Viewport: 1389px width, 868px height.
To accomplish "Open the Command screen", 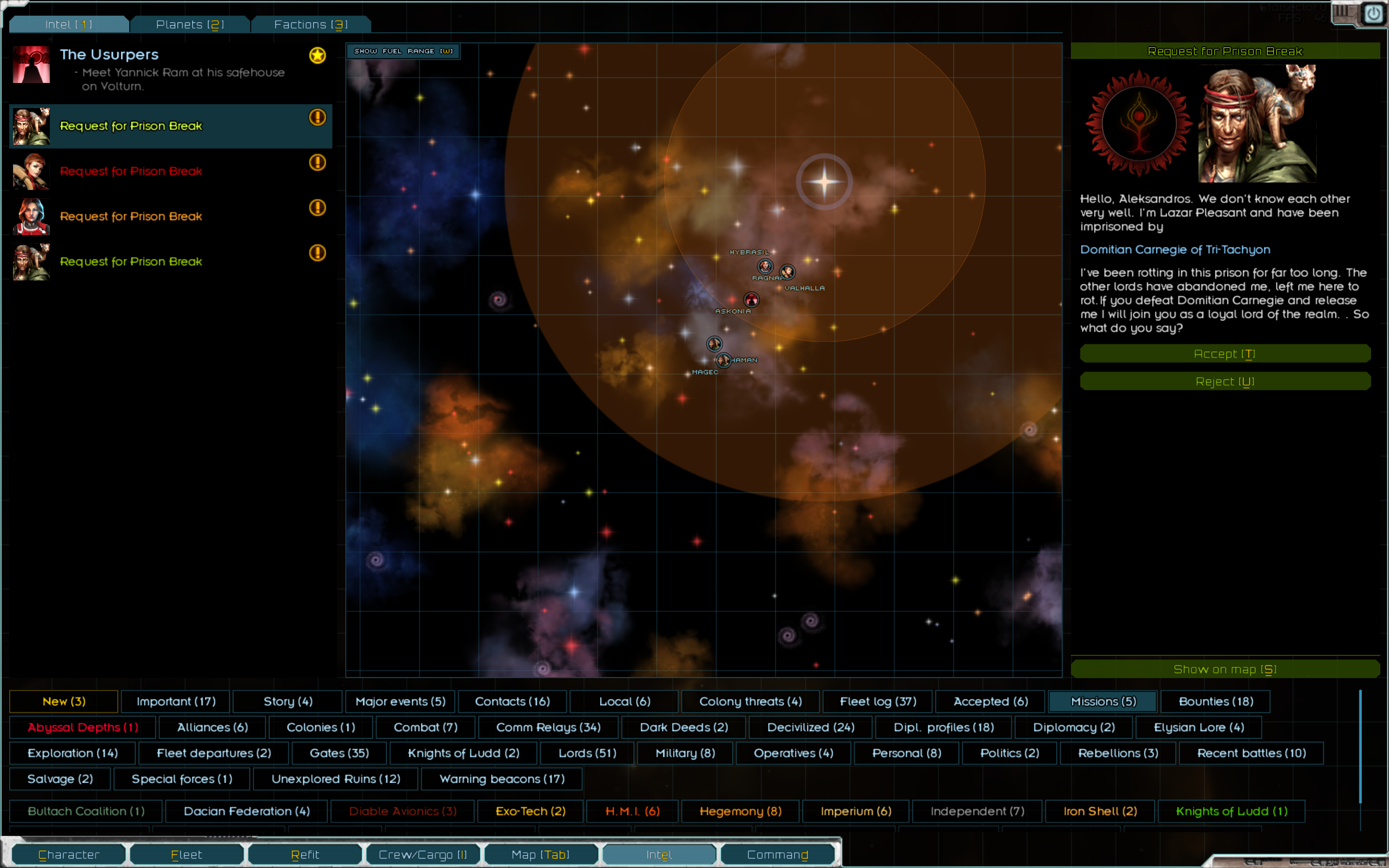I will click(777, 854).
